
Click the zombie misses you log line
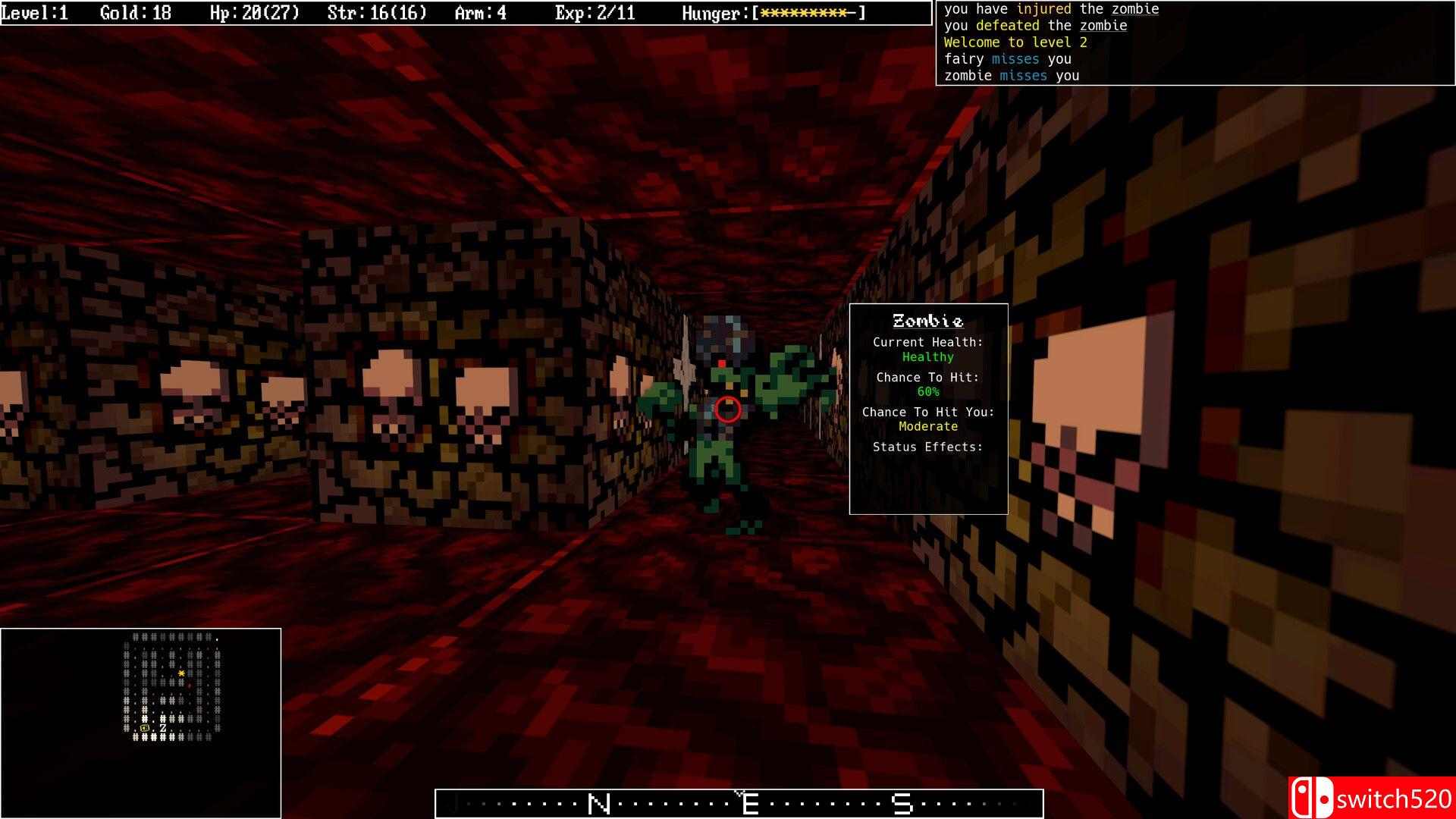(x=1010, y=75)
